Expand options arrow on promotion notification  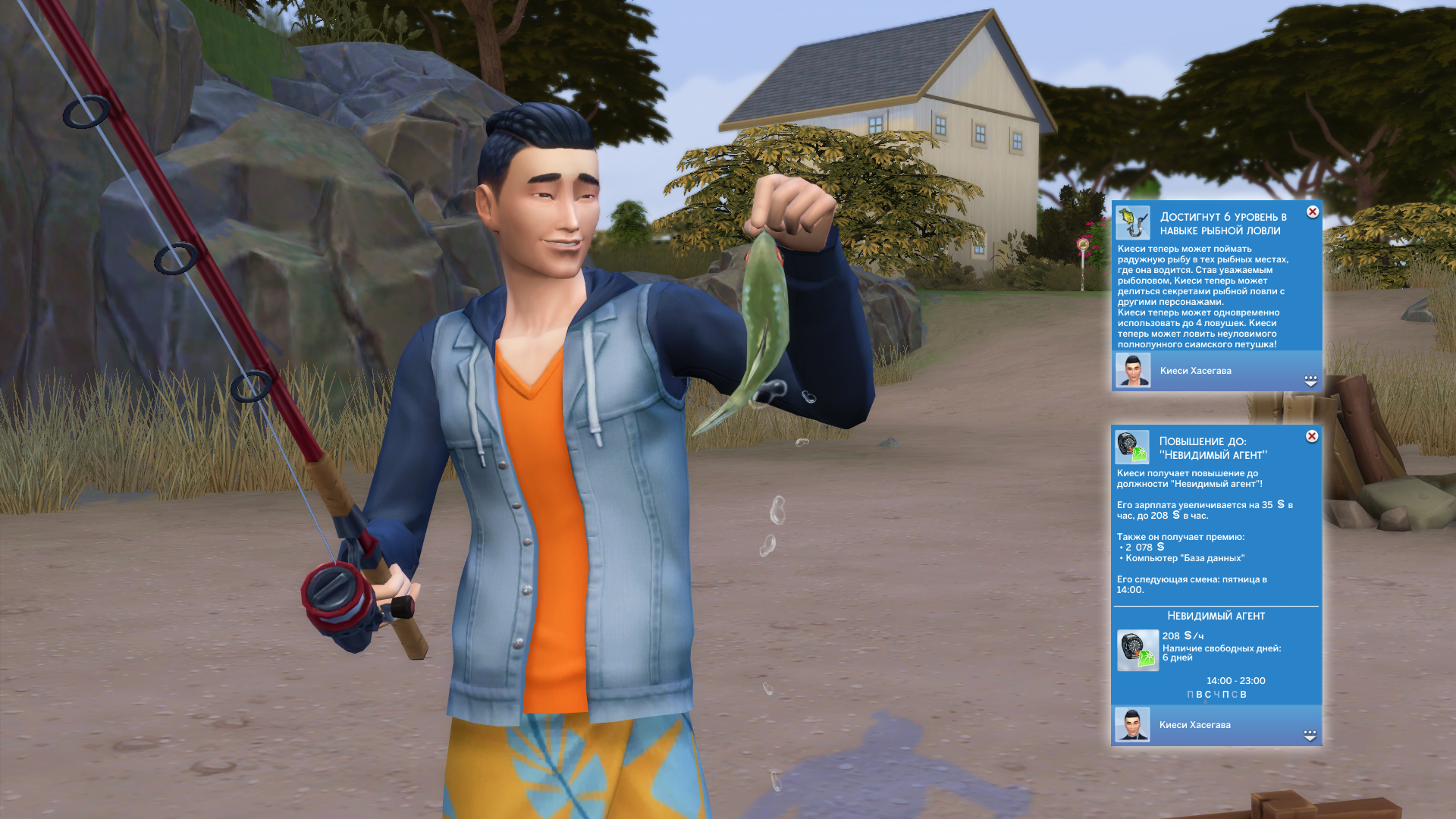point(1310,736)
